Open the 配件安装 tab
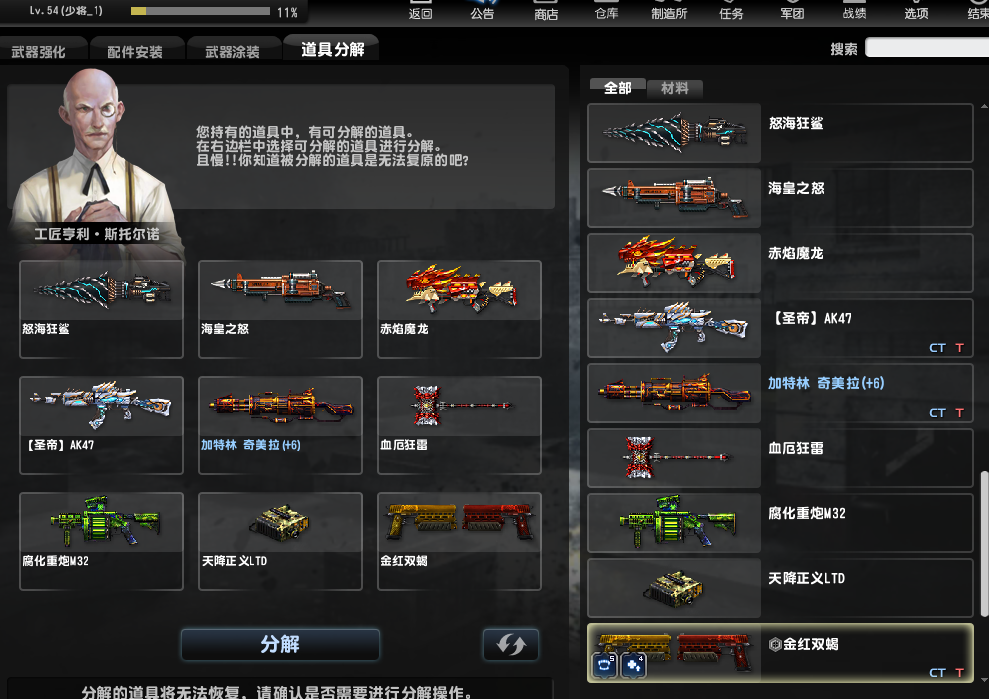989x699 pixels. (135, 52)
